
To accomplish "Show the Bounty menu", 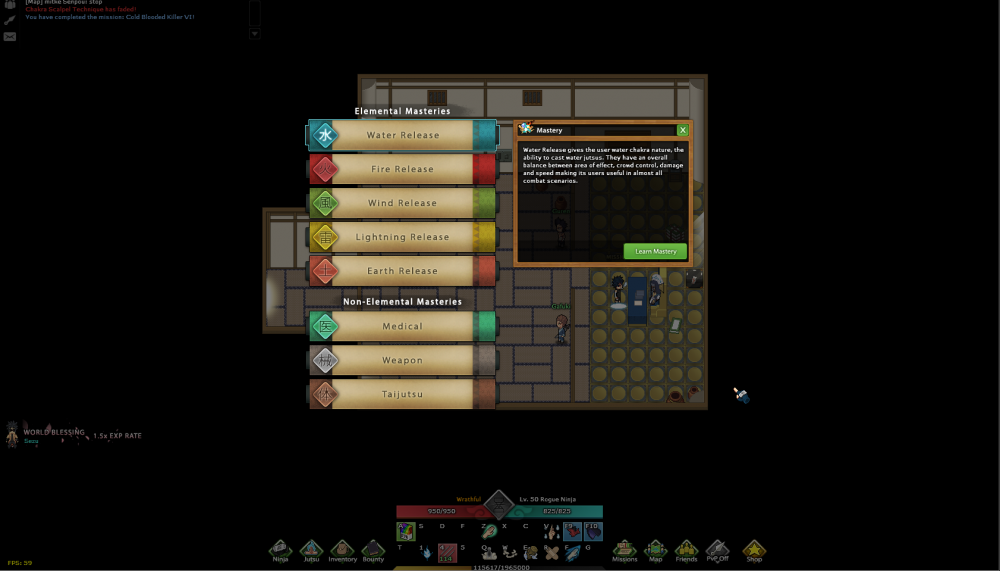I will click(x=373, y=549).
